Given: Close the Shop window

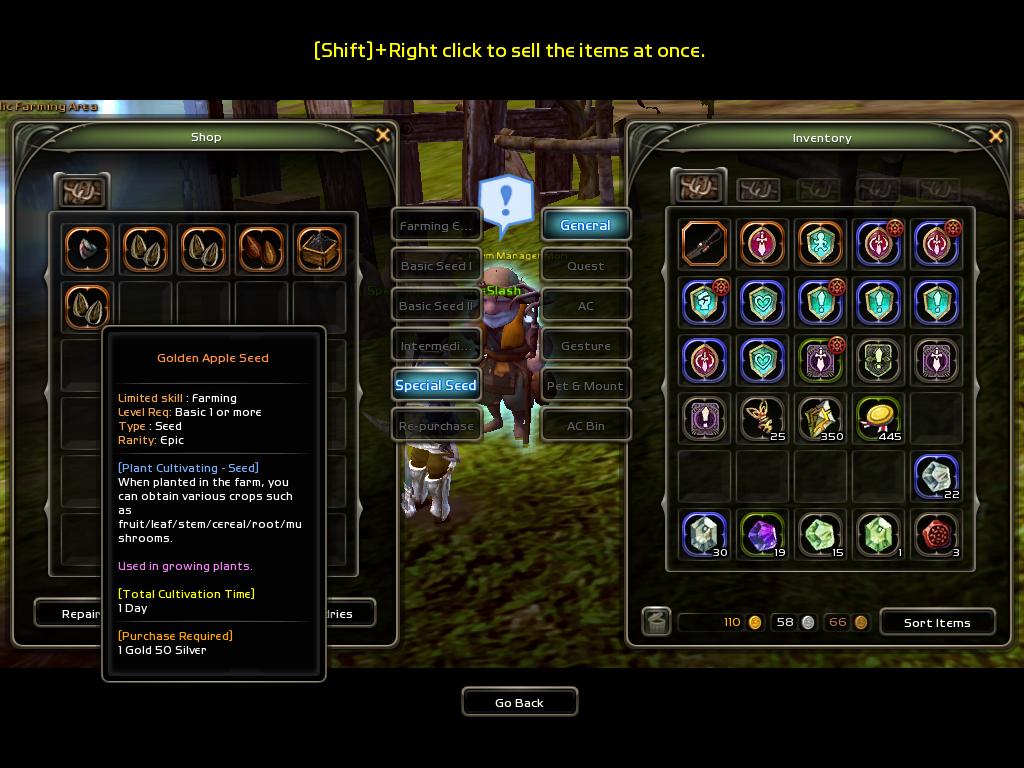Looking at the screenshot, I should (x=382, y=136).
